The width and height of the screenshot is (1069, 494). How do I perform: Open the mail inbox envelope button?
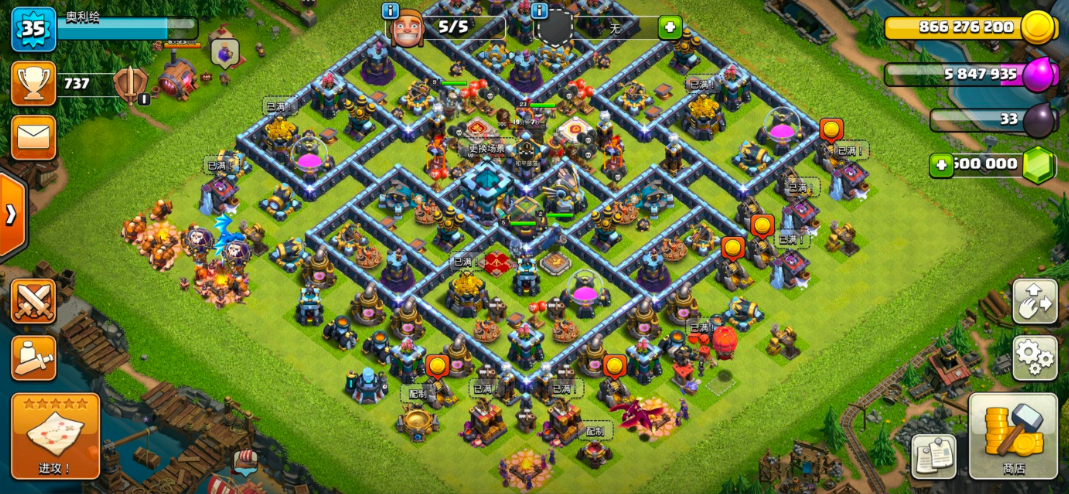coord(33,137)
